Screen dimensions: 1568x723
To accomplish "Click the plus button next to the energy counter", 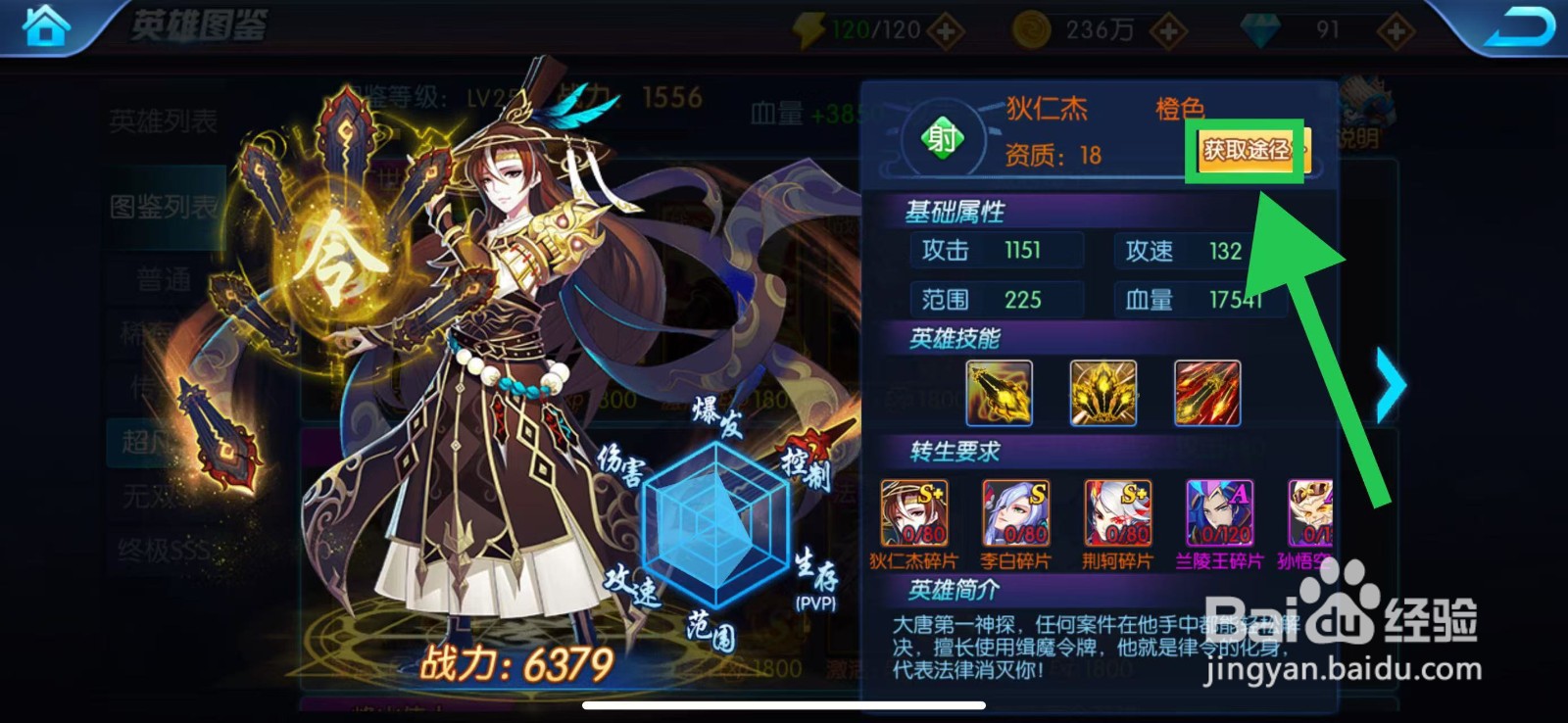I will click(944, 29).
